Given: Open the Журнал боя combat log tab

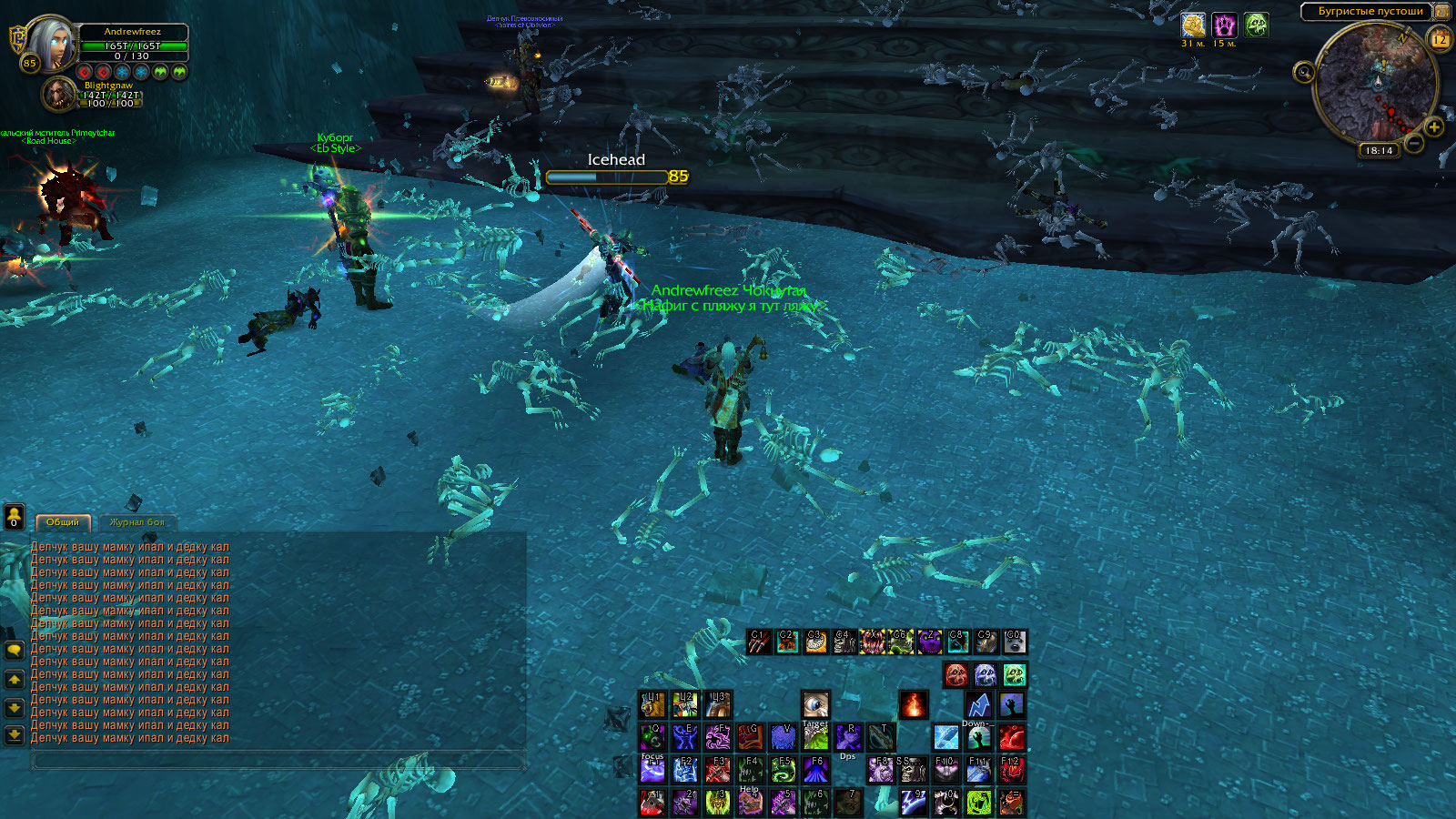Looking at the screenshot, I should pos(136,522).
